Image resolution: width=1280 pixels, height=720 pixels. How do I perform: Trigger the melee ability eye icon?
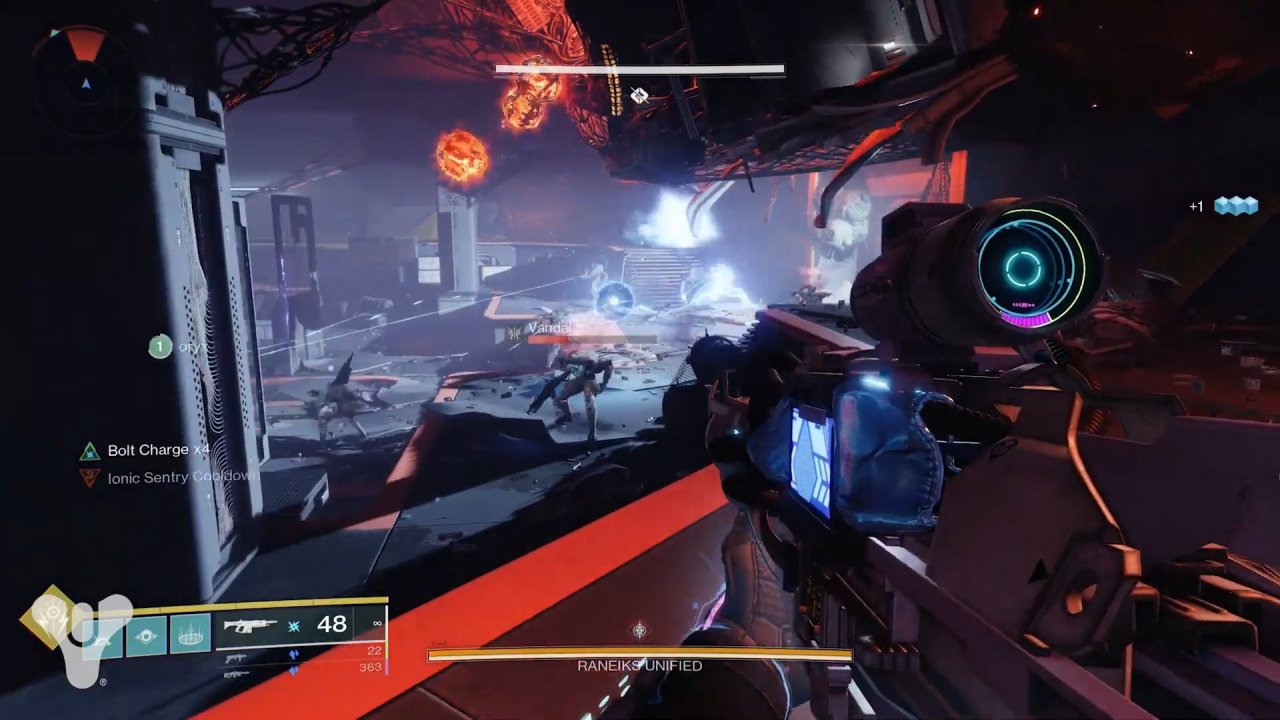(x=146, y=636)
